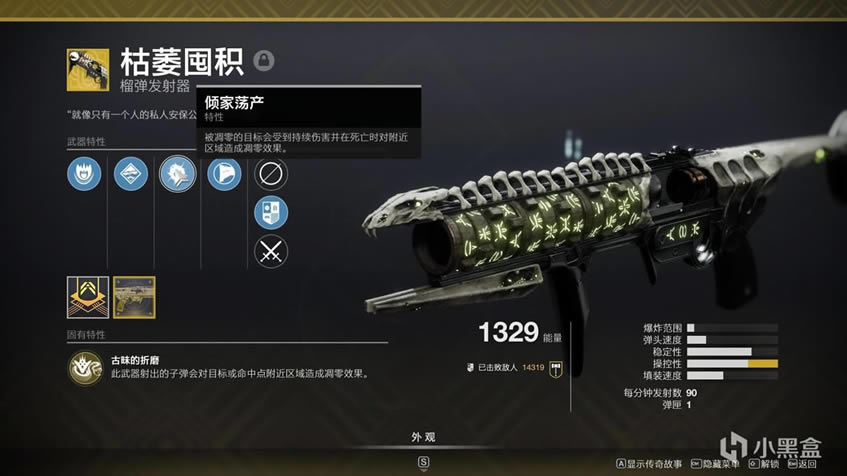
Task: Open the 外观 appearance section
Action: click(x=423, y=437)
